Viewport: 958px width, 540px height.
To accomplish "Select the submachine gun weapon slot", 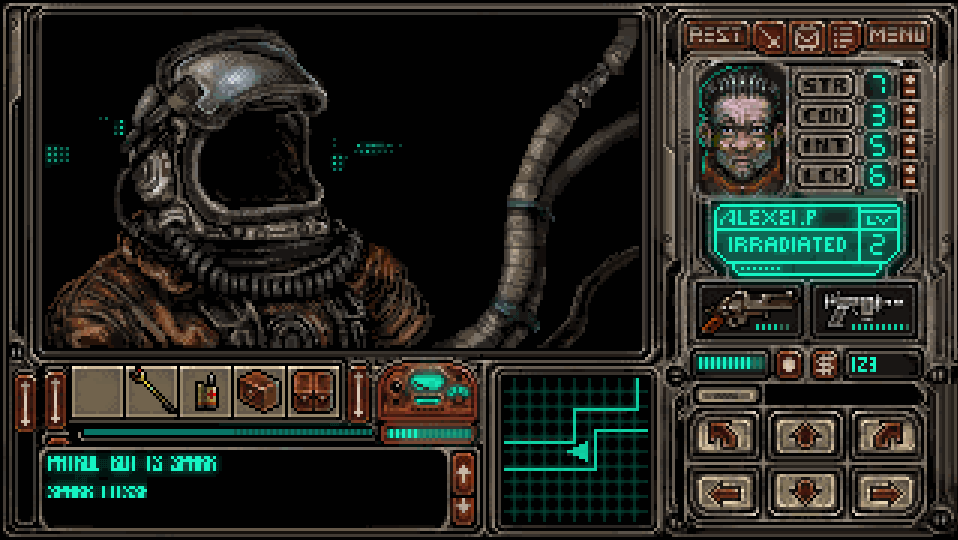I will coord(865,306).
